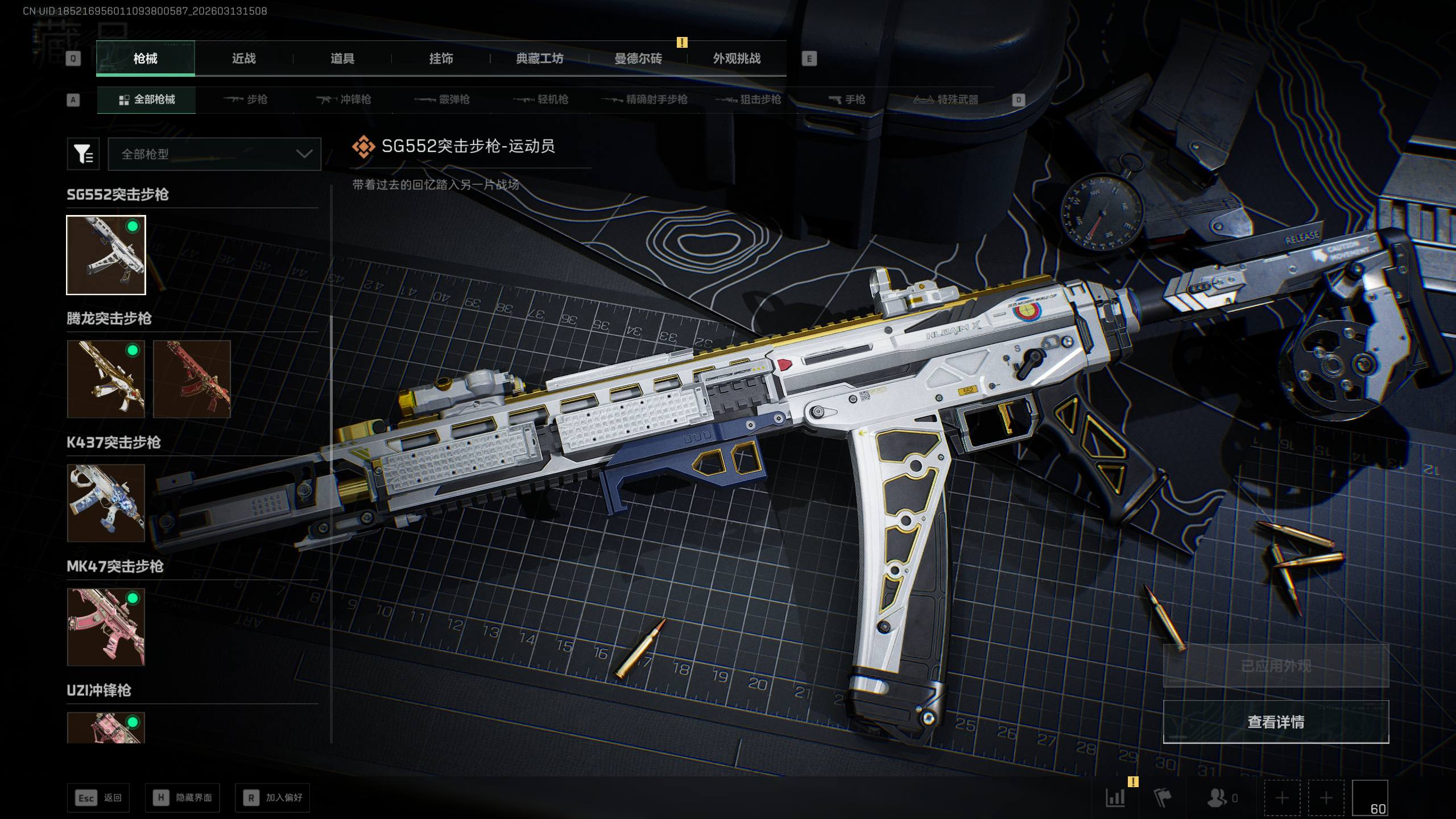Click the filter funnel icon
This screenshot has width=1456, height=819.
point(83,154)
